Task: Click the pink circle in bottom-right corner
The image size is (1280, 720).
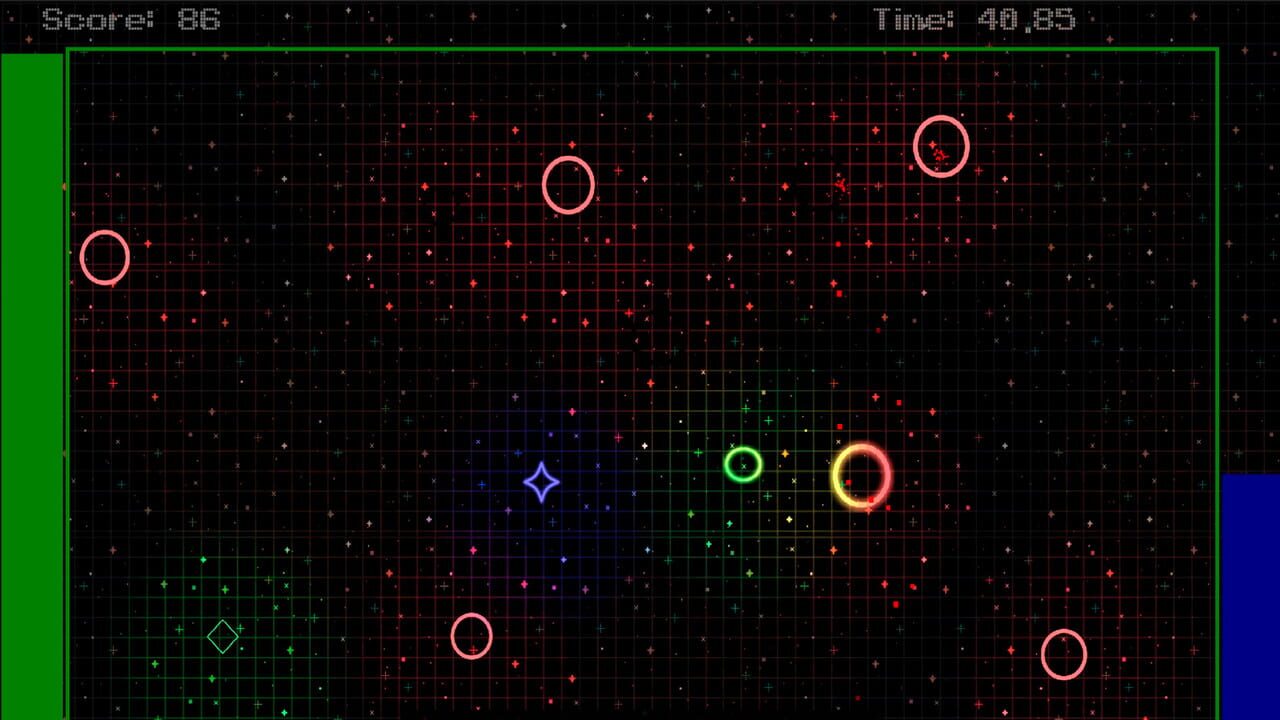Action: (x=1065, y=656)
